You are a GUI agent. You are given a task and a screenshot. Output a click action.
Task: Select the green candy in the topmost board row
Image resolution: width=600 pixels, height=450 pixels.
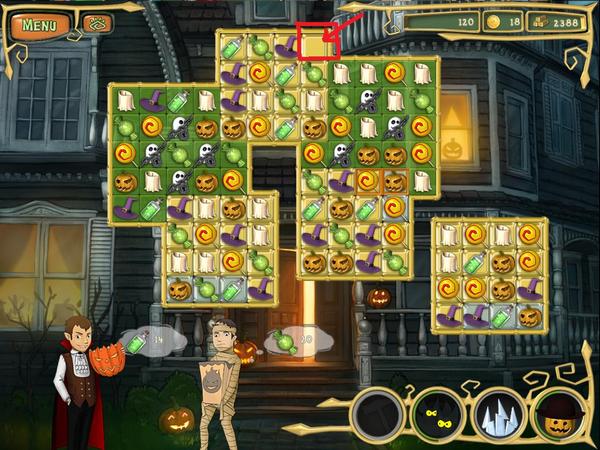[x=259, y=46]
